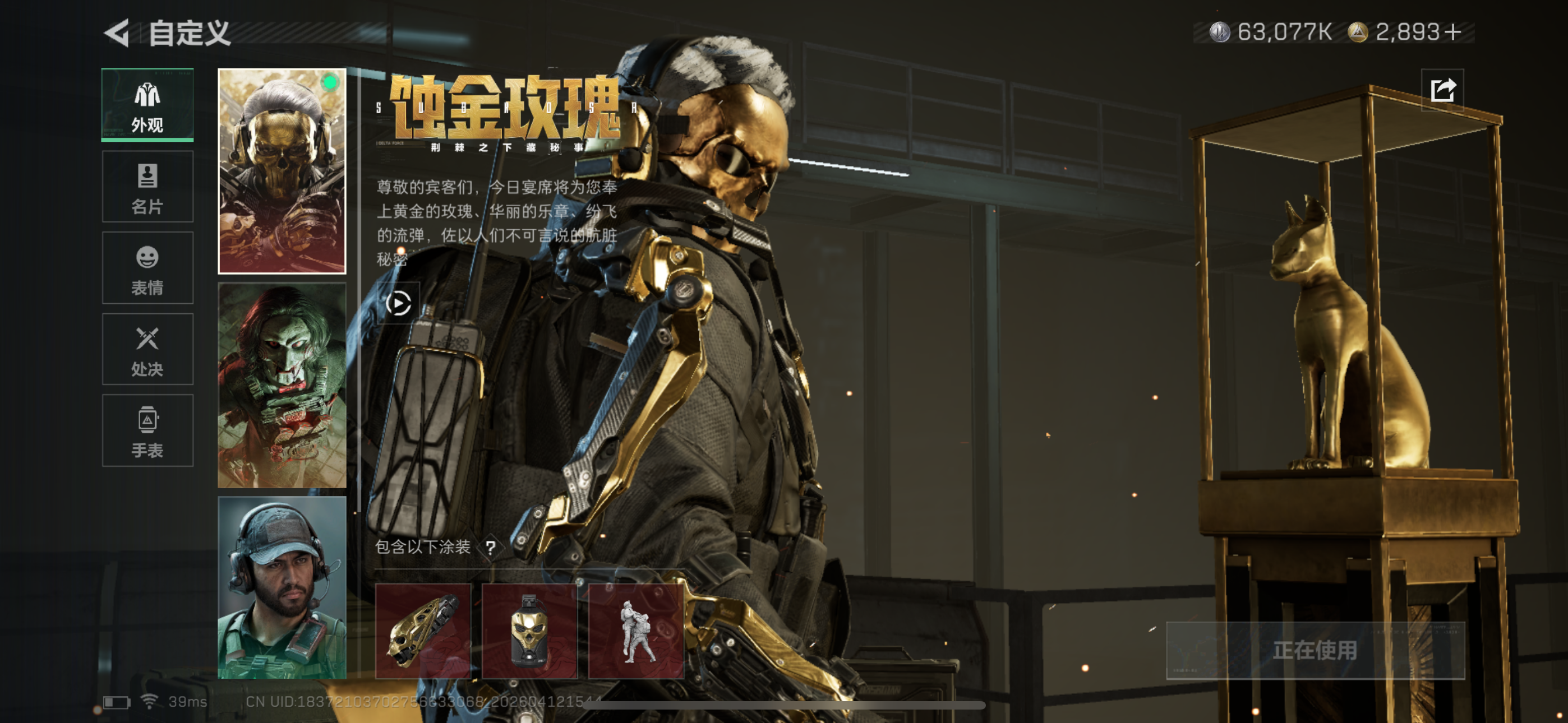The image size is (1568, 723).
Task: Open the question mark help next to 包含以下涂装
Action: 490,548
